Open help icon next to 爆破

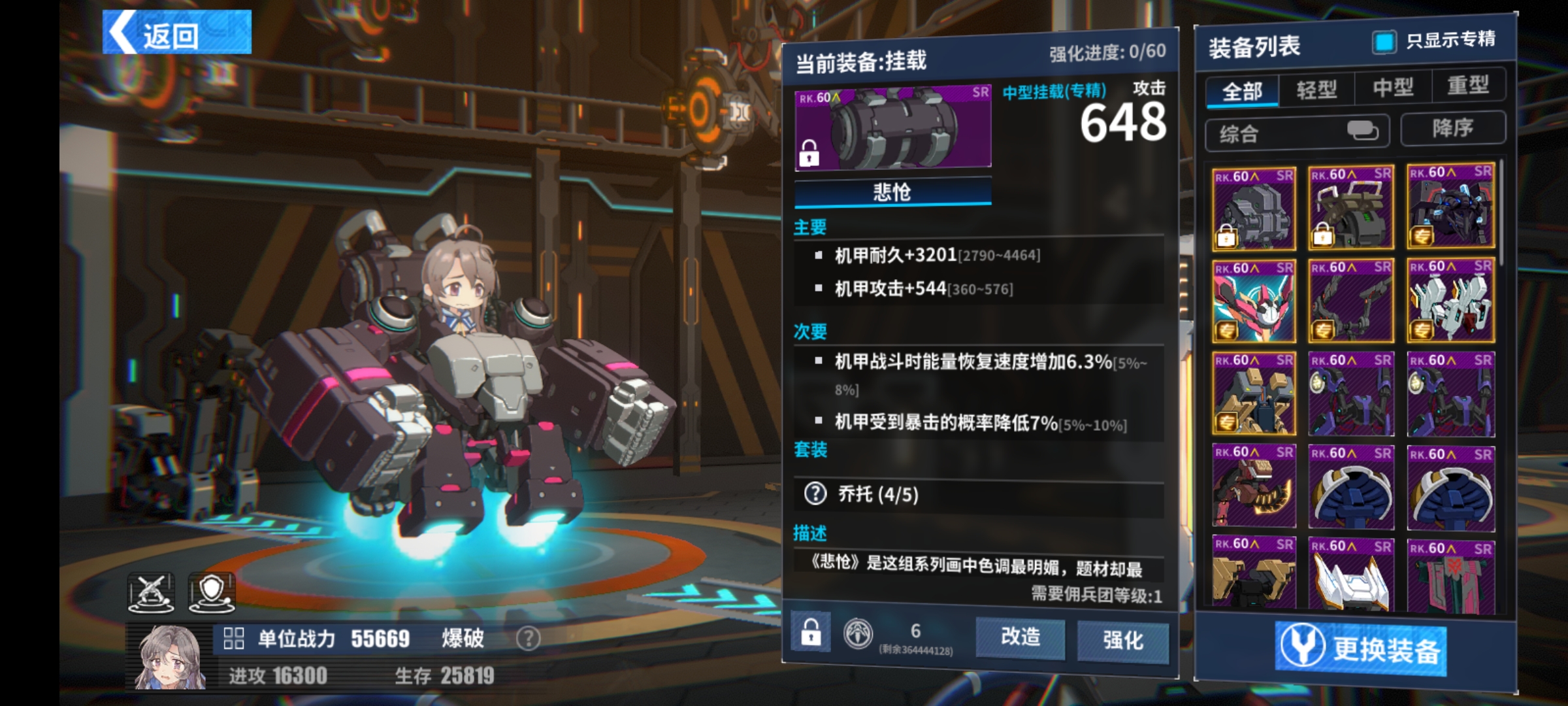point(528,638)
